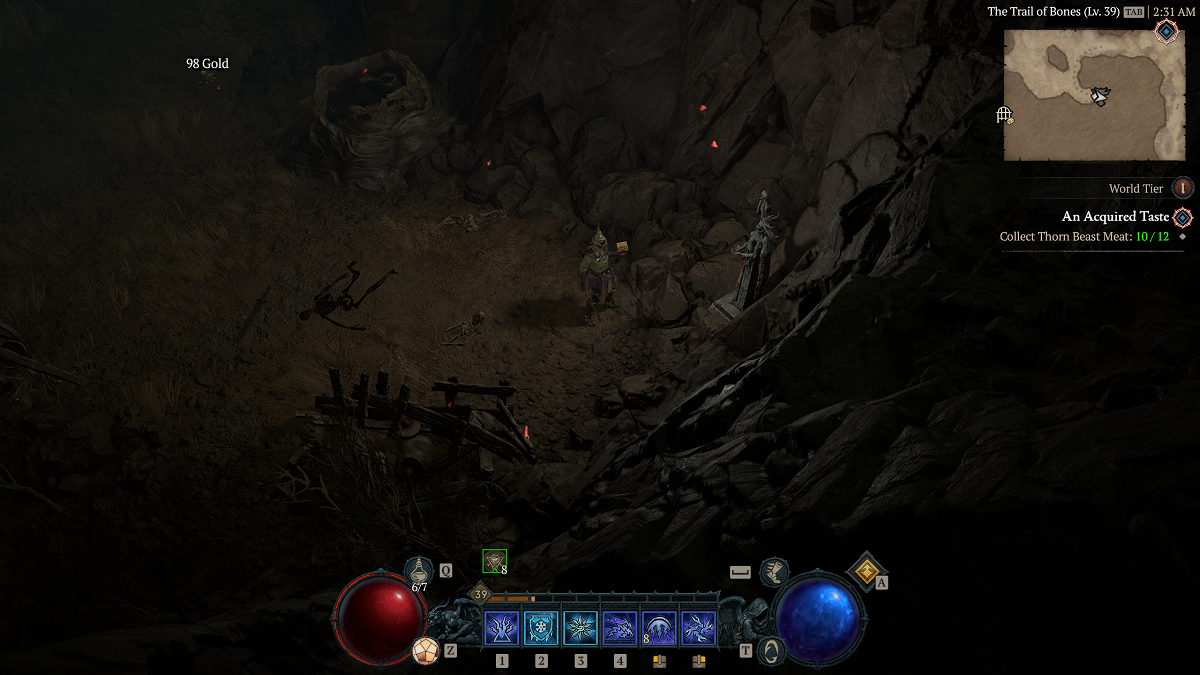Select the town portal swirl icon
The height and width of the screenshot is (675, 1200).
pyautogui.click(x=770, y=650)
